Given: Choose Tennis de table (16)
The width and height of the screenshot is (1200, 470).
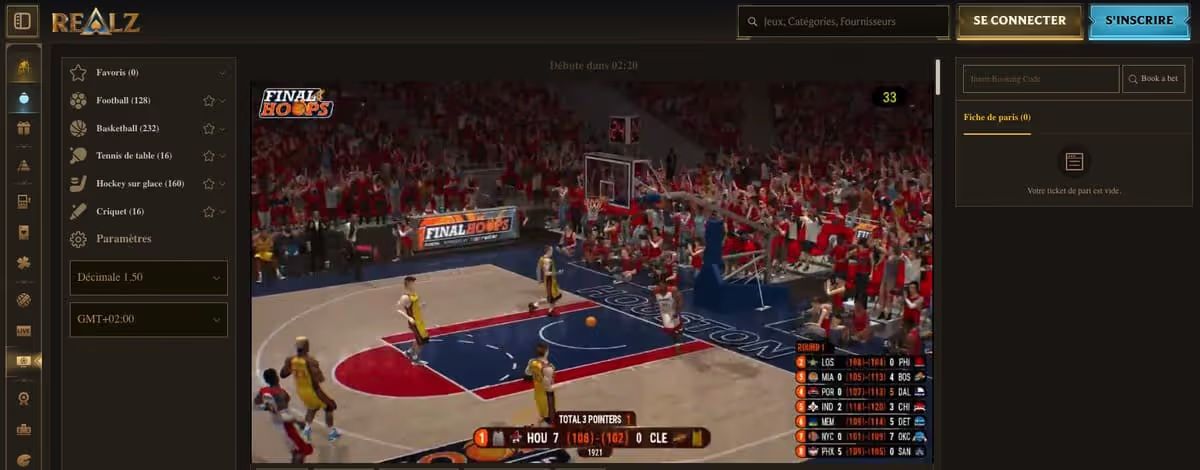Looking at the screenshot, I should [134, 156].
